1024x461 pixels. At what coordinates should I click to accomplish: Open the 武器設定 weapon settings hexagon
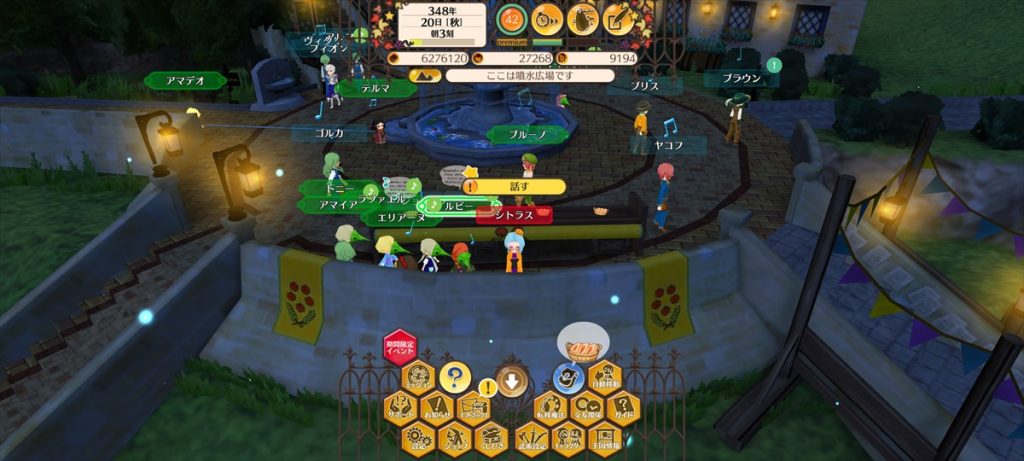coord(531,437)
